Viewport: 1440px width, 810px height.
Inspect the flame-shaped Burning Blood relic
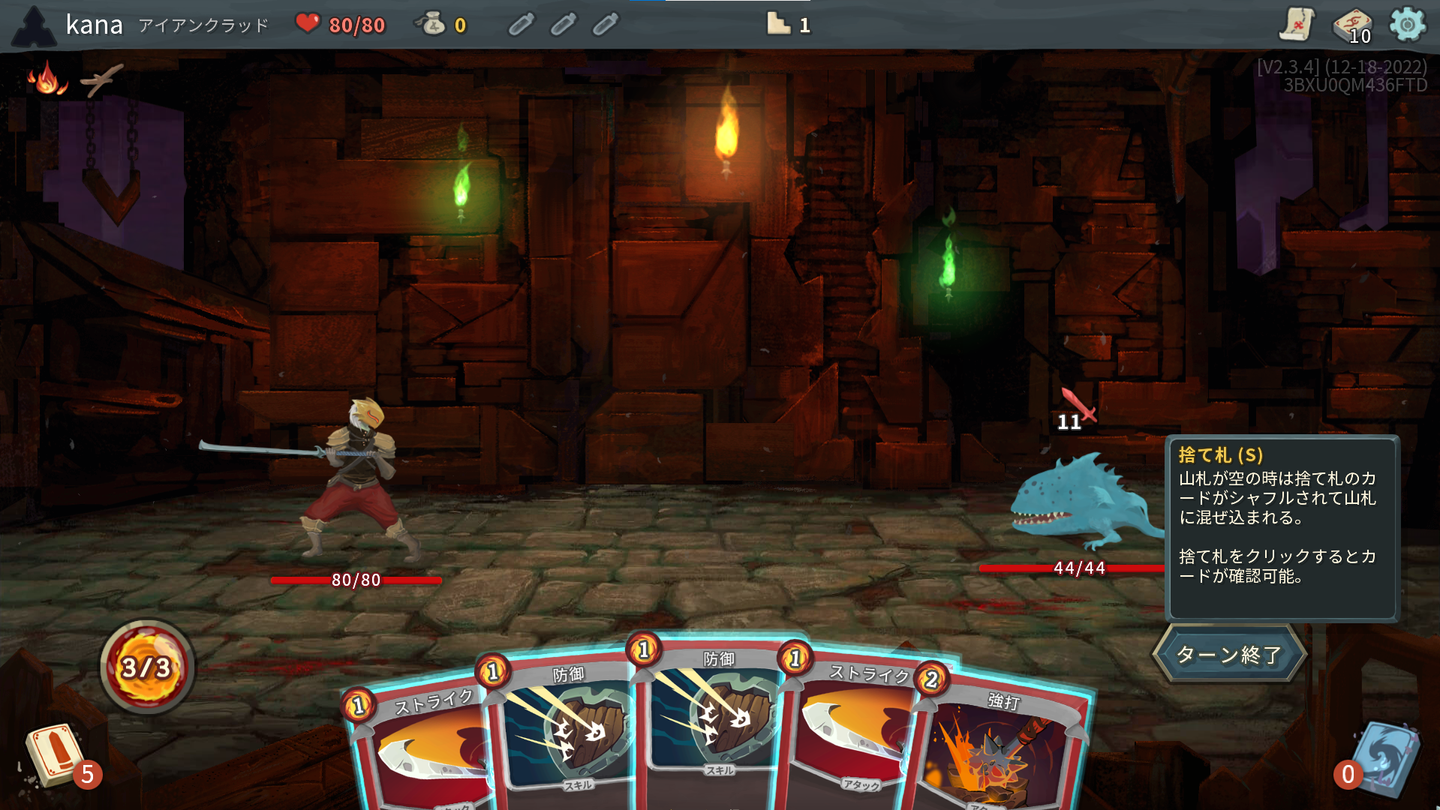tap(46, 79)
